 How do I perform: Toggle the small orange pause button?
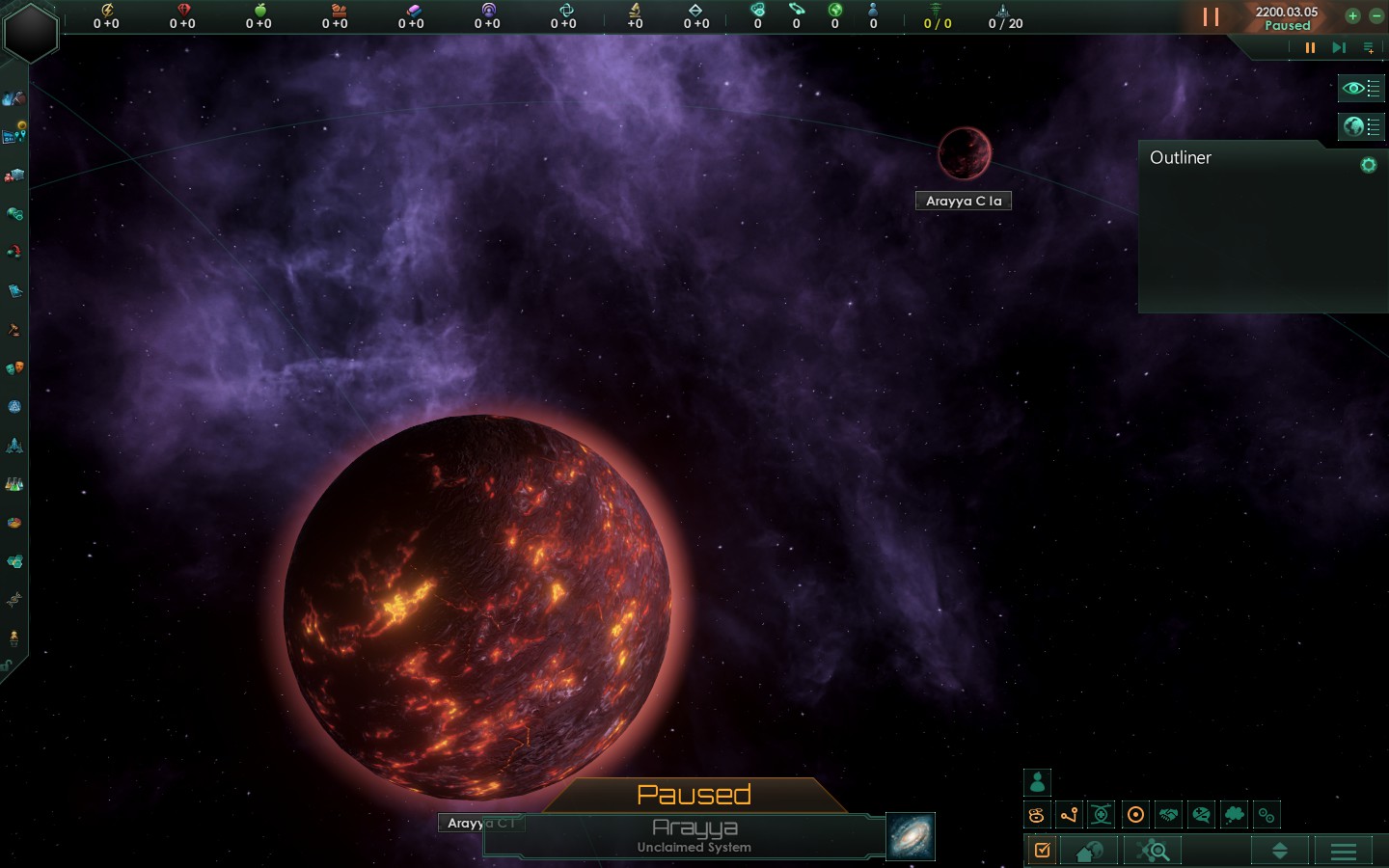[1310, 47]
